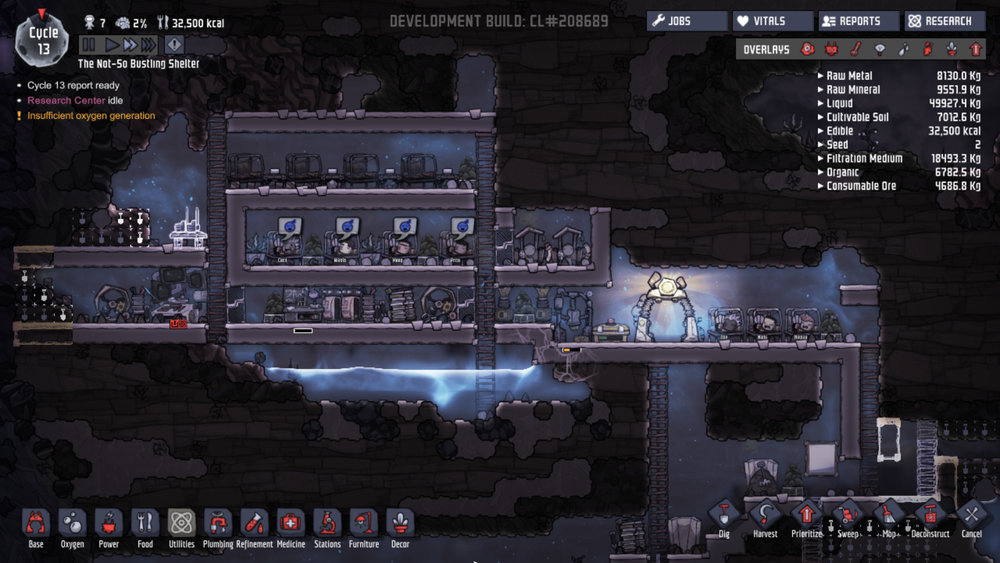Choose the Deconstruct tool
1000x563 pixels.
930,516
